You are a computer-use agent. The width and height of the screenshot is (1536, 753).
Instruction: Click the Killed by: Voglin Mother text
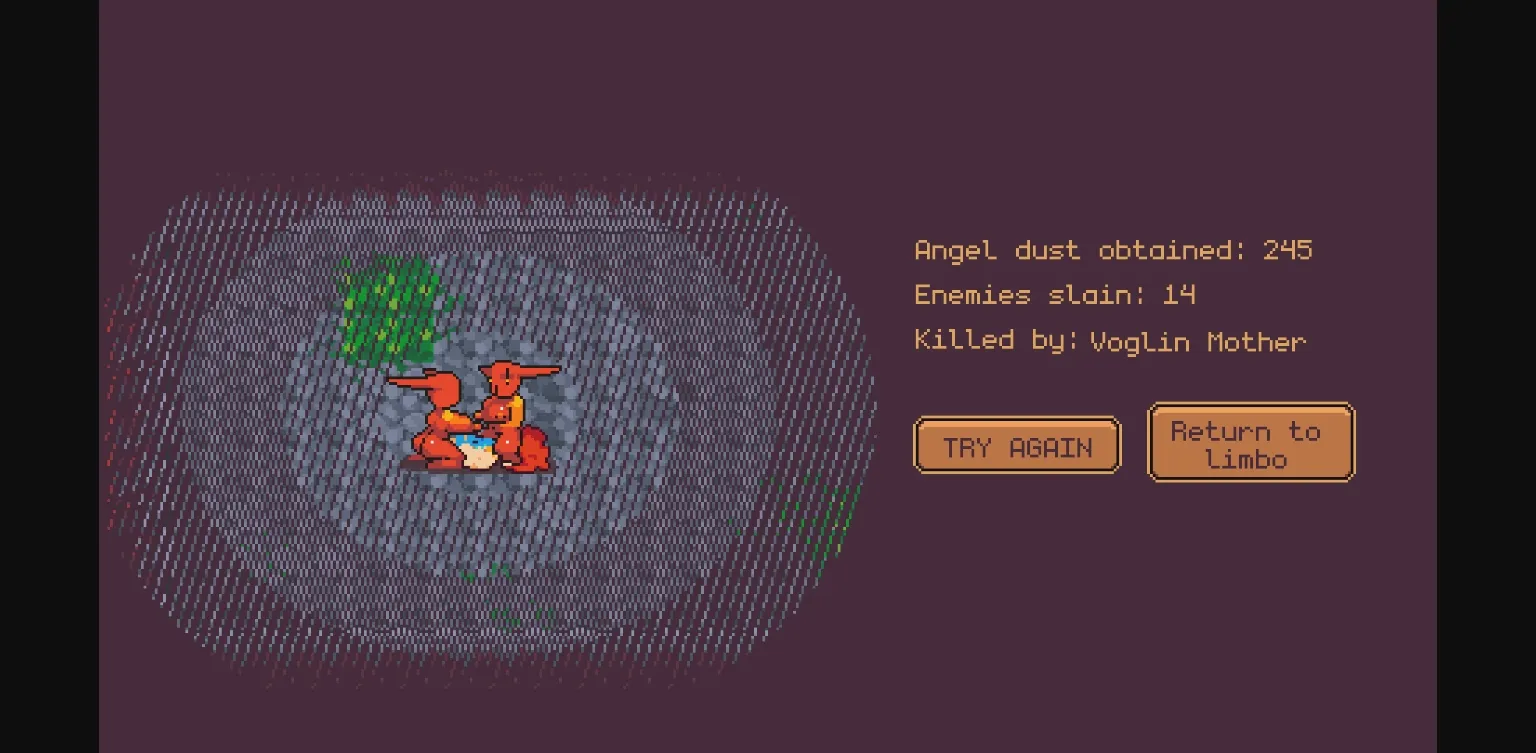1109,341
